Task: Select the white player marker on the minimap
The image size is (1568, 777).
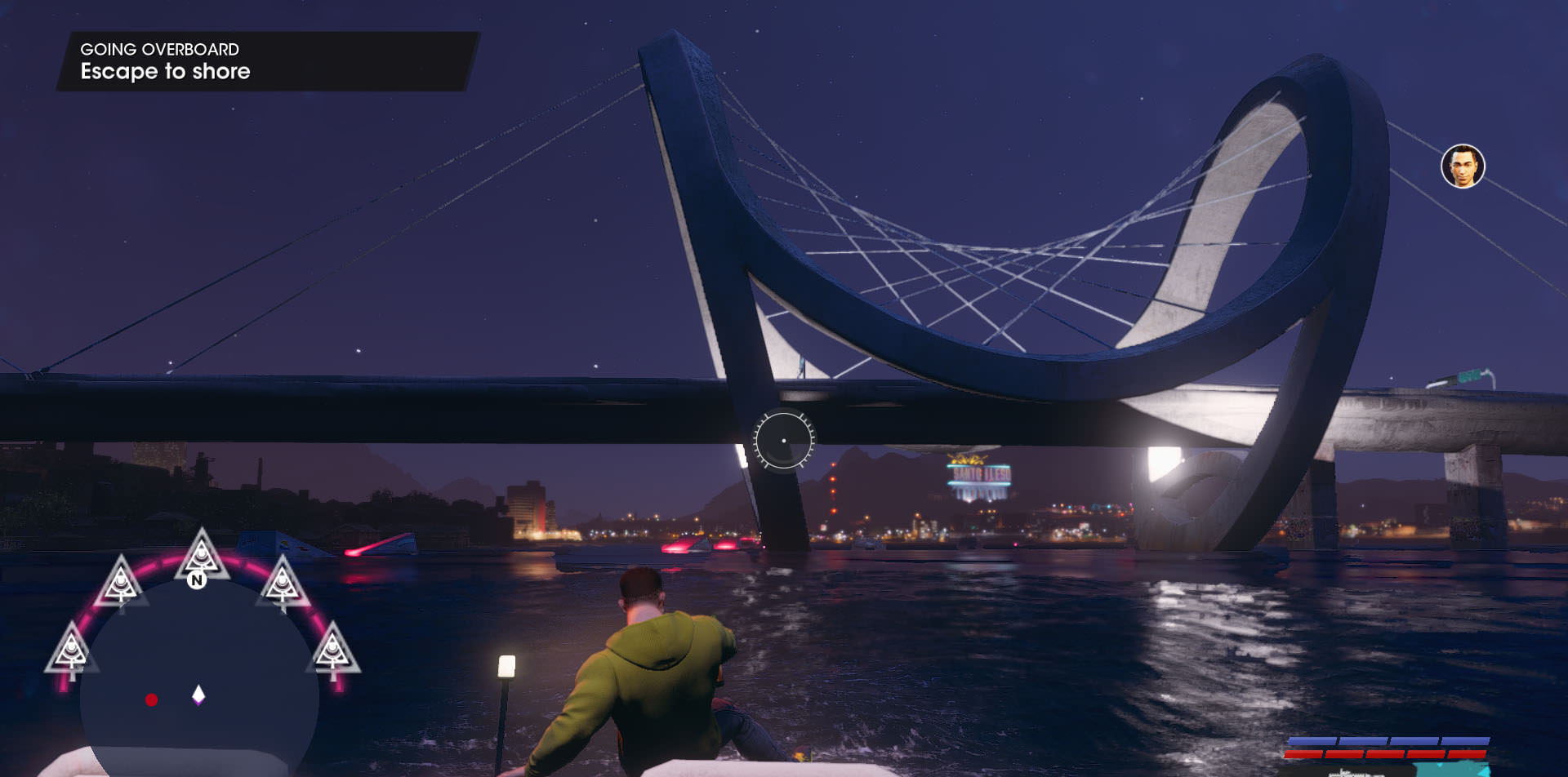Action: click(198, 695)
